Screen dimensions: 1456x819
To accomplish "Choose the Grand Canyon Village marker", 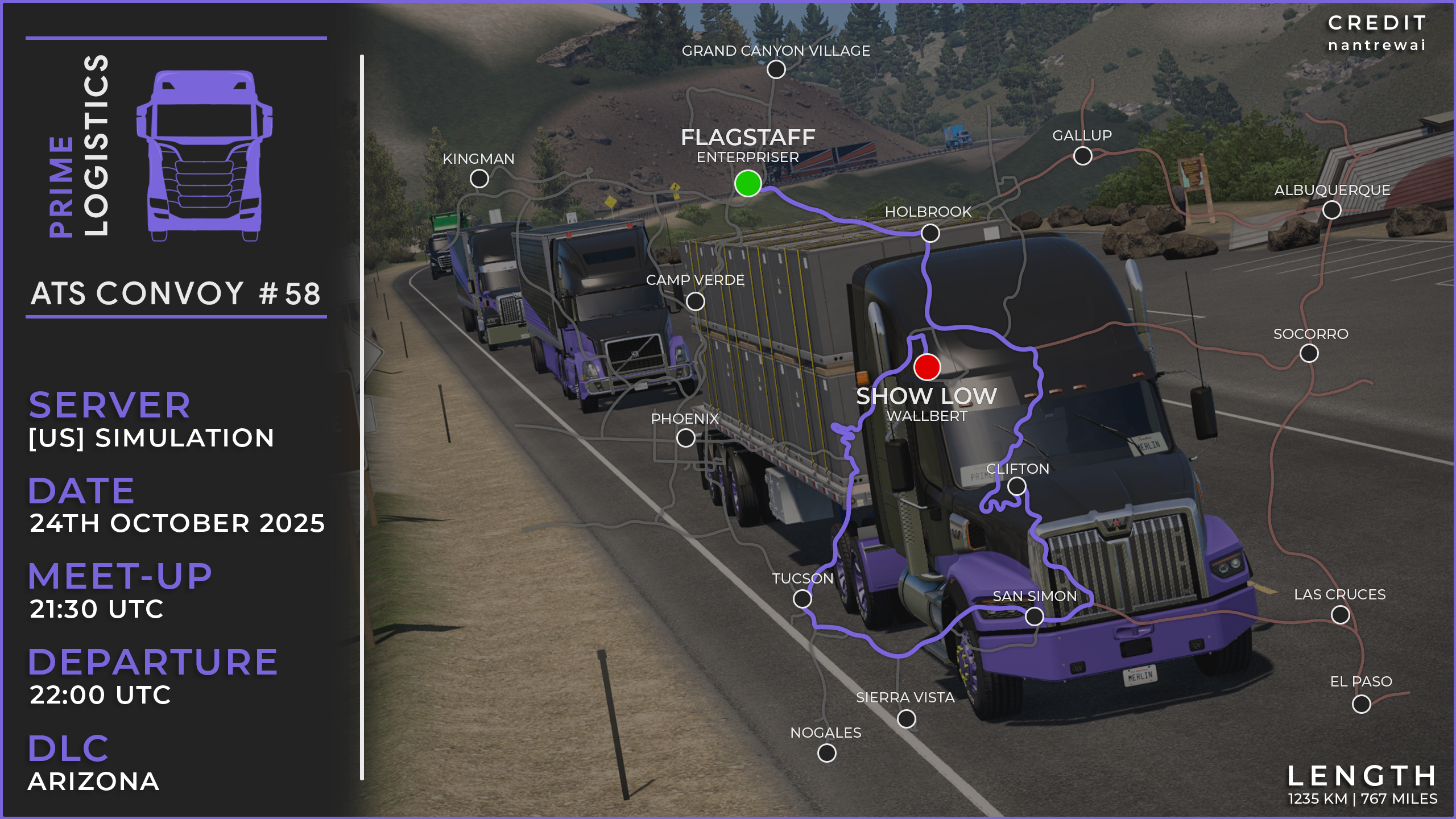I will pos(776,69).
